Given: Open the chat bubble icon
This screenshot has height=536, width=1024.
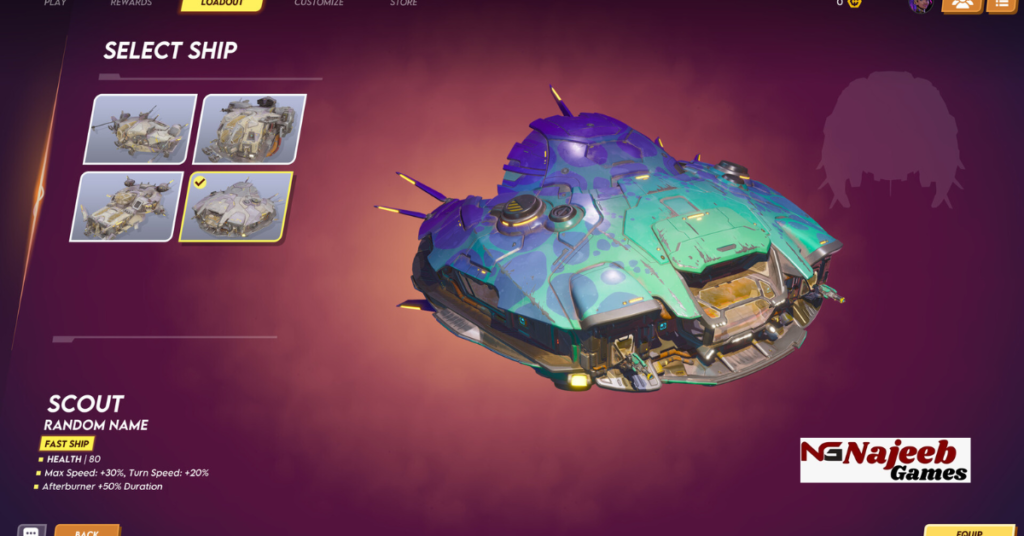Looking at the screenshot, I should tap(31, 530).
